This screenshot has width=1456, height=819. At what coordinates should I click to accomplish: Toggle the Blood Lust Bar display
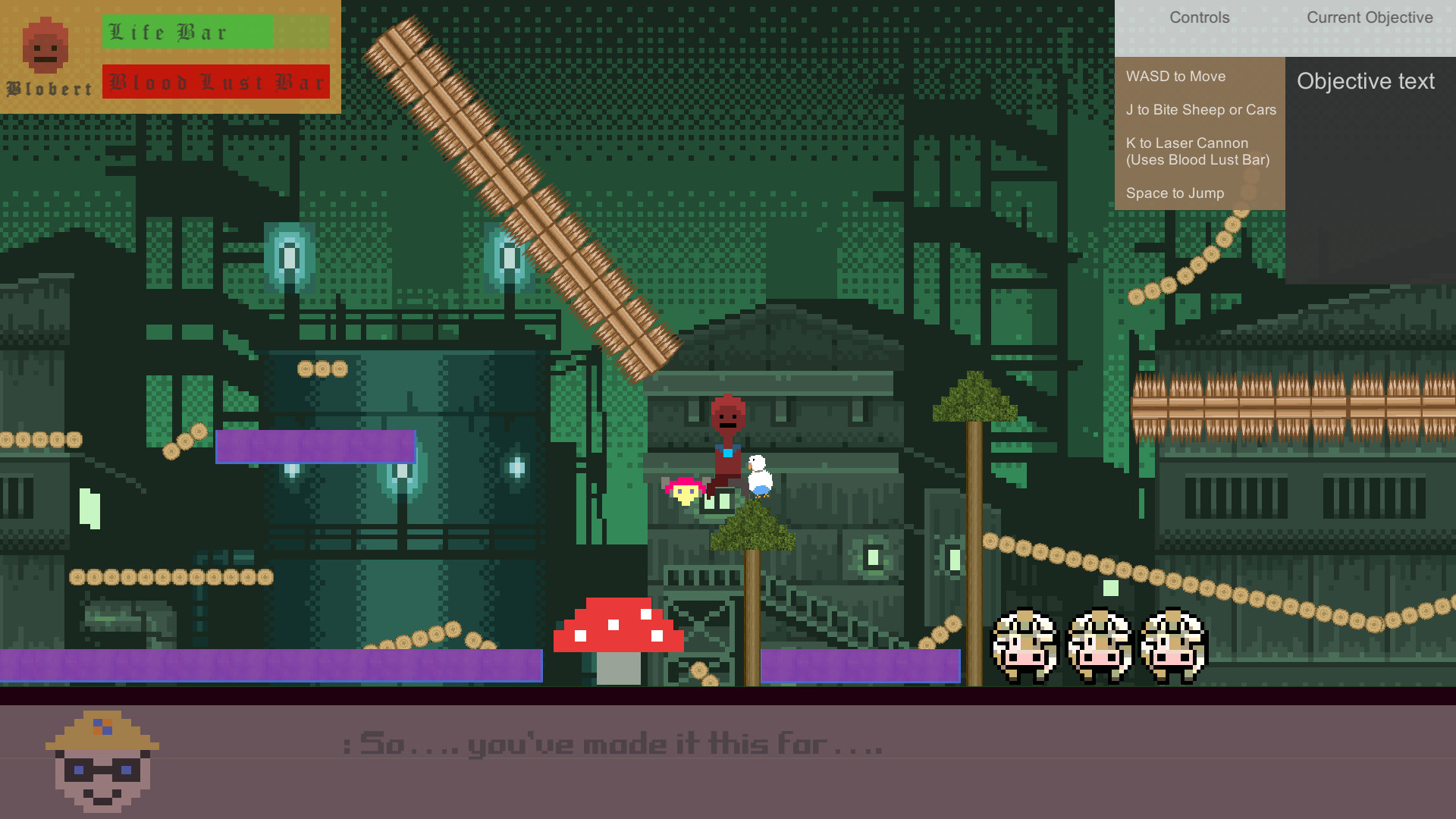[x=216, y=81]
